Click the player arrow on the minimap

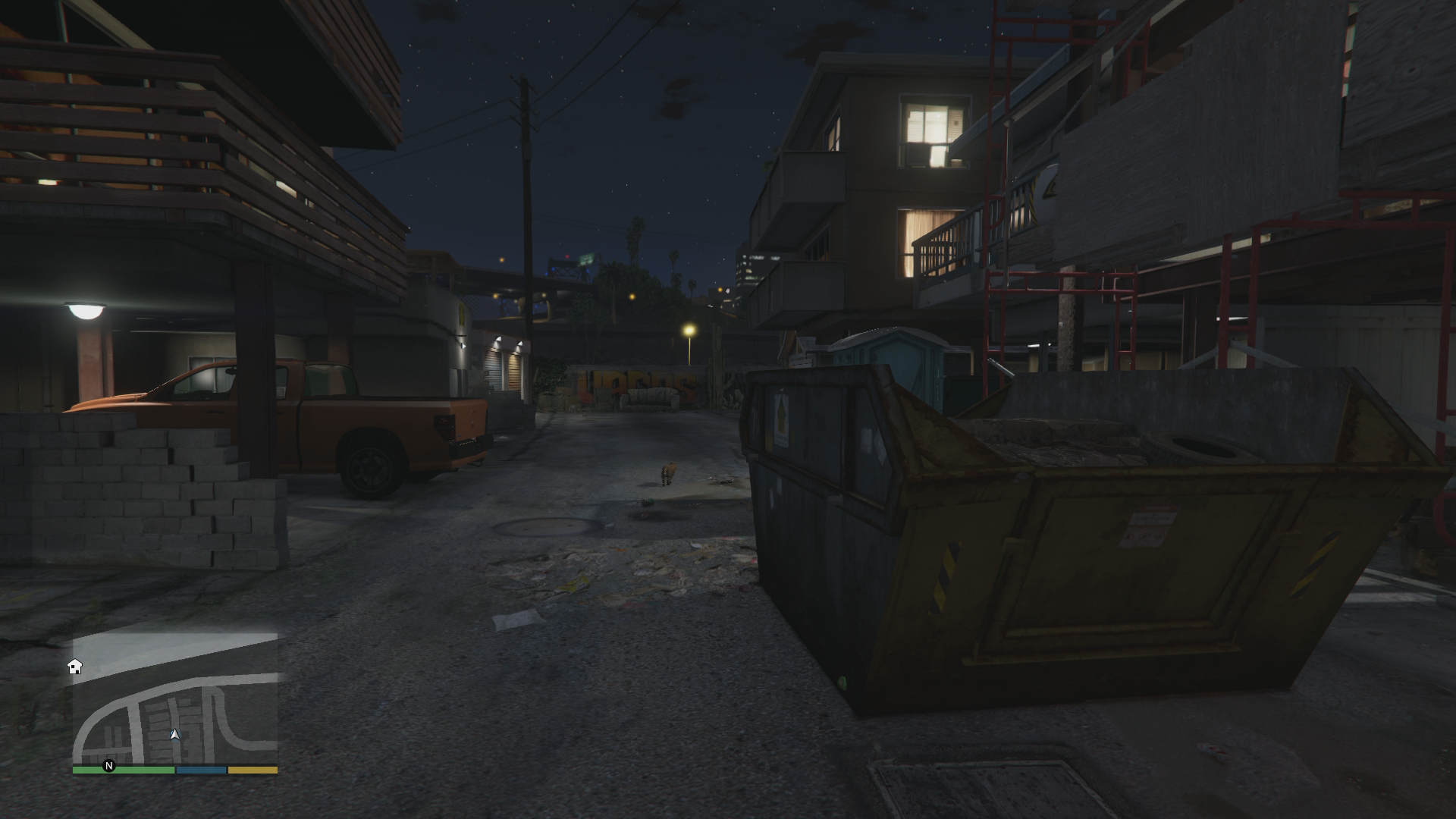pos(175,734)
